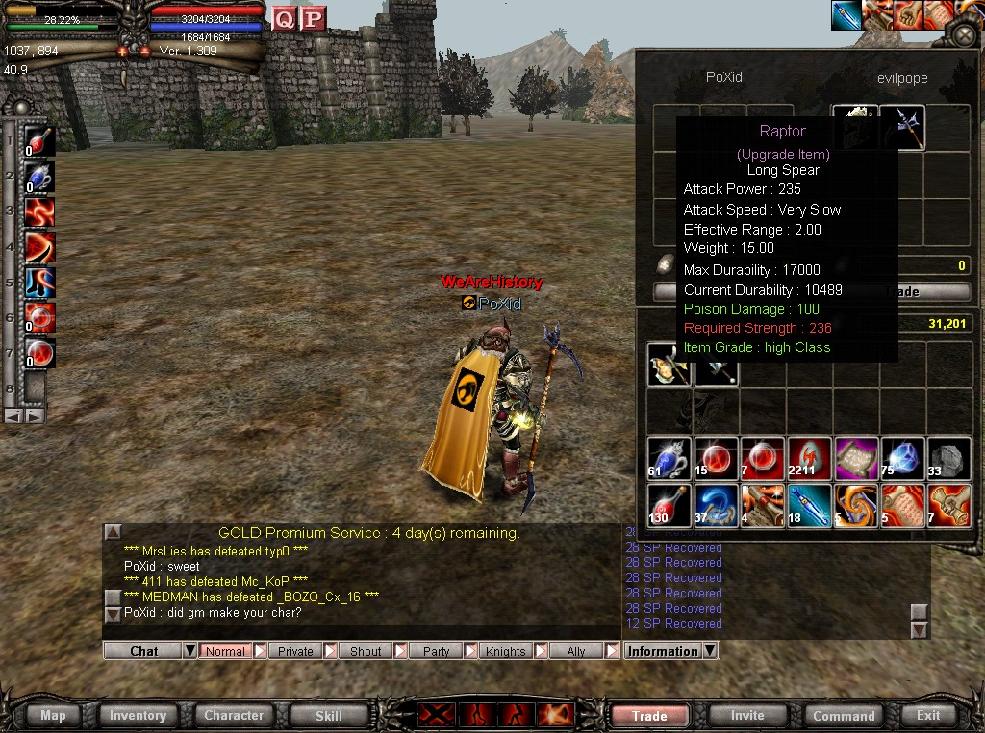
Task: Expand the Information panel dropdown
Action: tap(710, 651)
